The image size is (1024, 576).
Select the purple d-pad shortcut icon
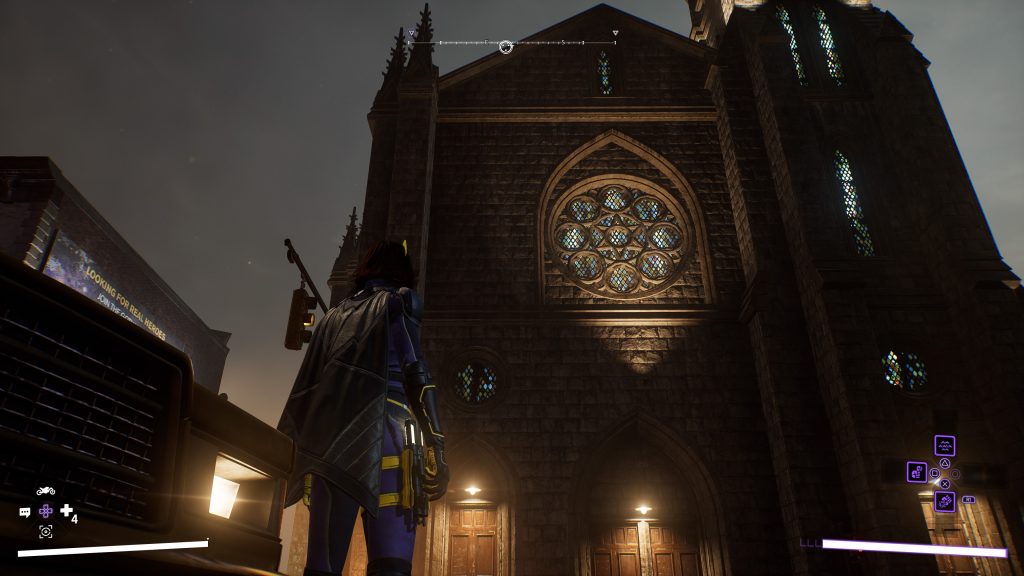(x=46, y=511)
